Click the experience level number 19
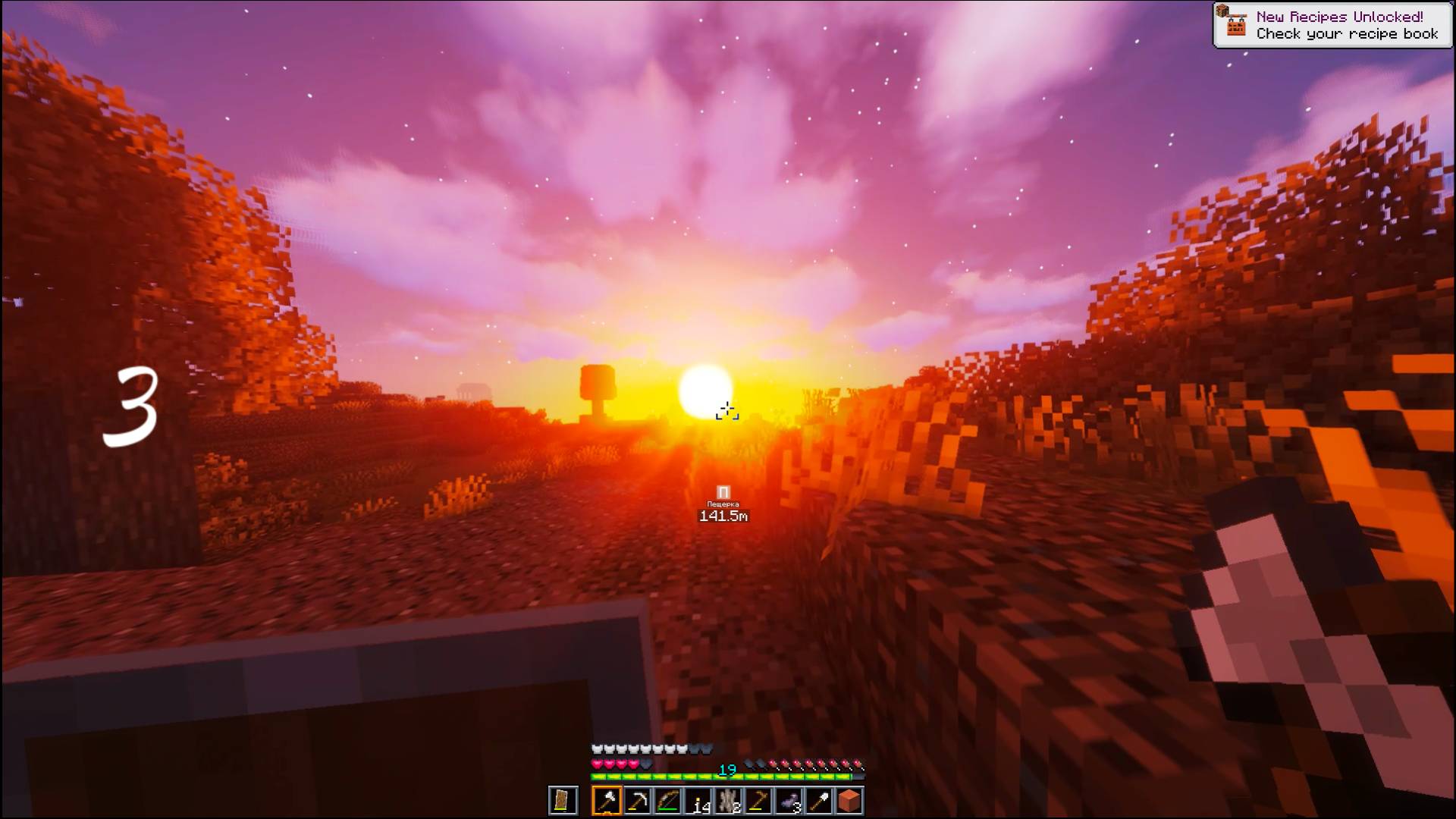 tap(726, 770)
